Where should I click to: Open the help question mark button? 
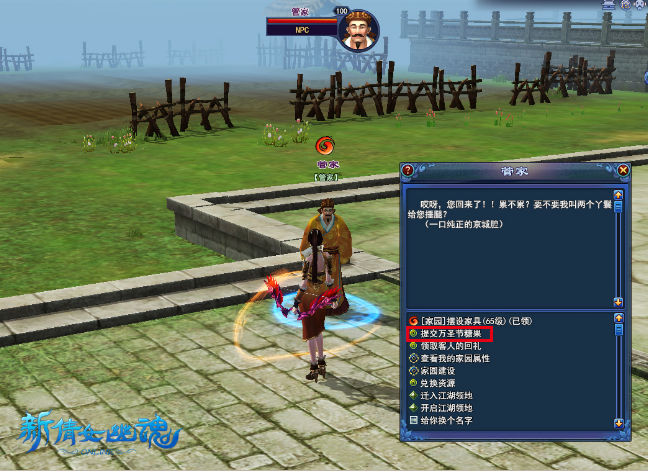(x=408, y=170)
